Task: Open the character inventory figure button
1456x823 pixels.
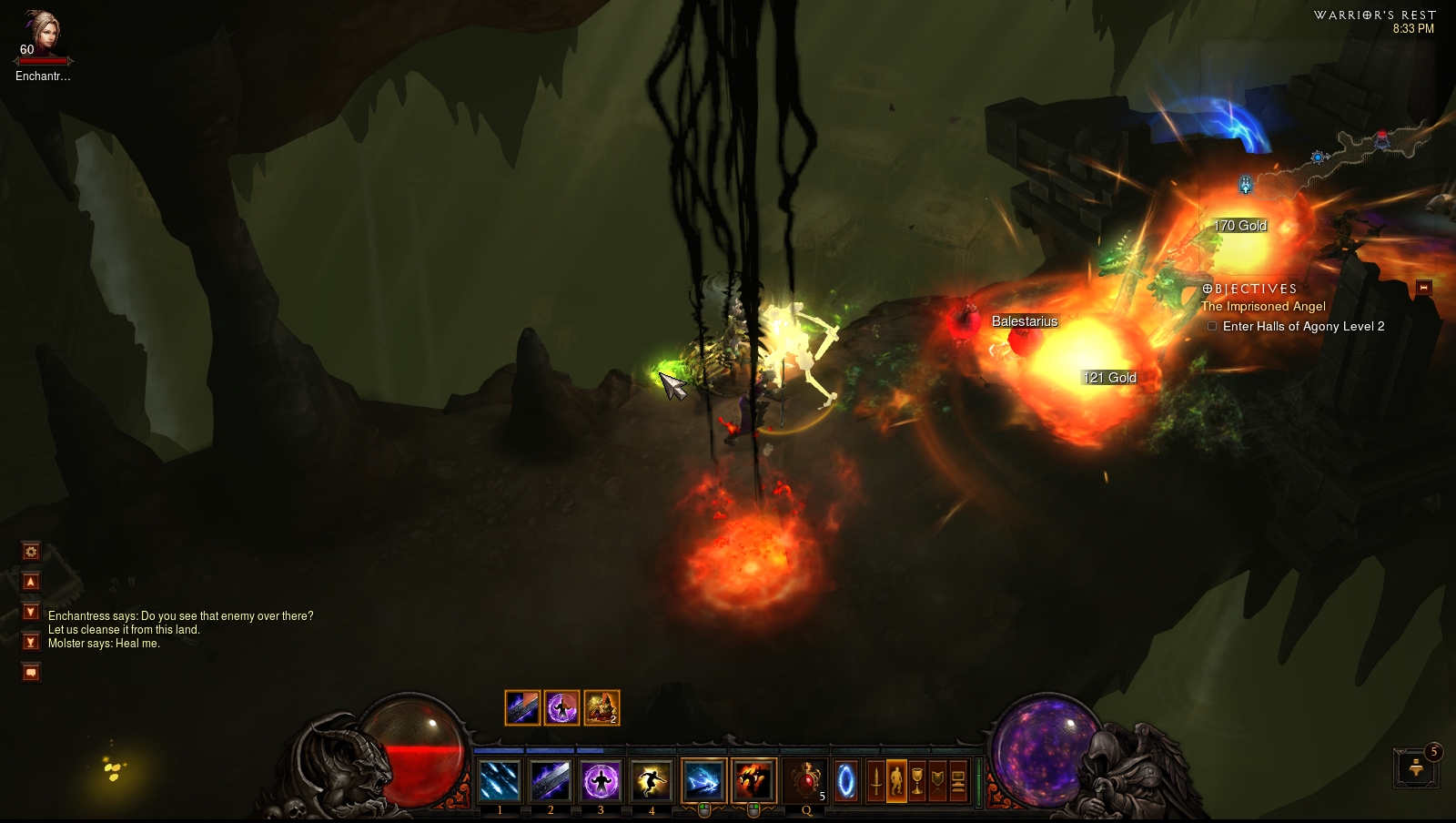Action: tap(896, 781)
